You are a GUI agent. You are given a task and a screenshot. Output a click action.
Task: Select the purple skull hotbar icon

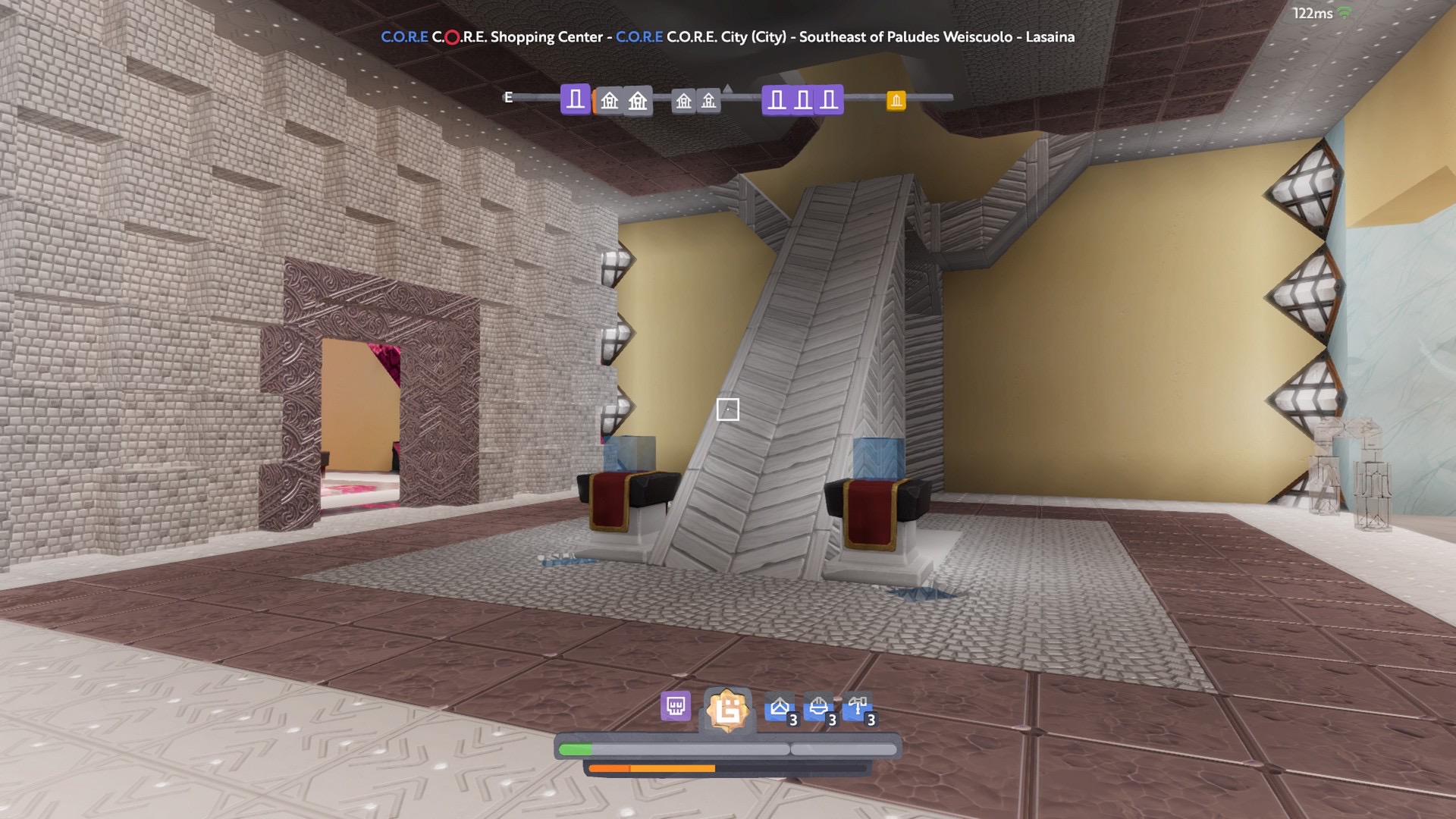pos(675,707)
